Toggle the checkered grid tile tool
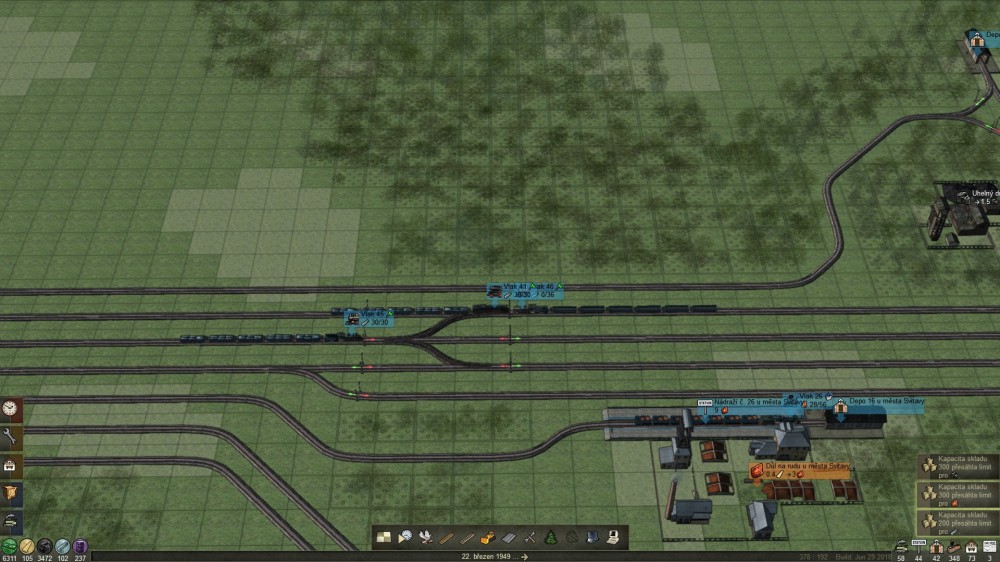This screenshot has width=1000, height=562. point(384,537)
